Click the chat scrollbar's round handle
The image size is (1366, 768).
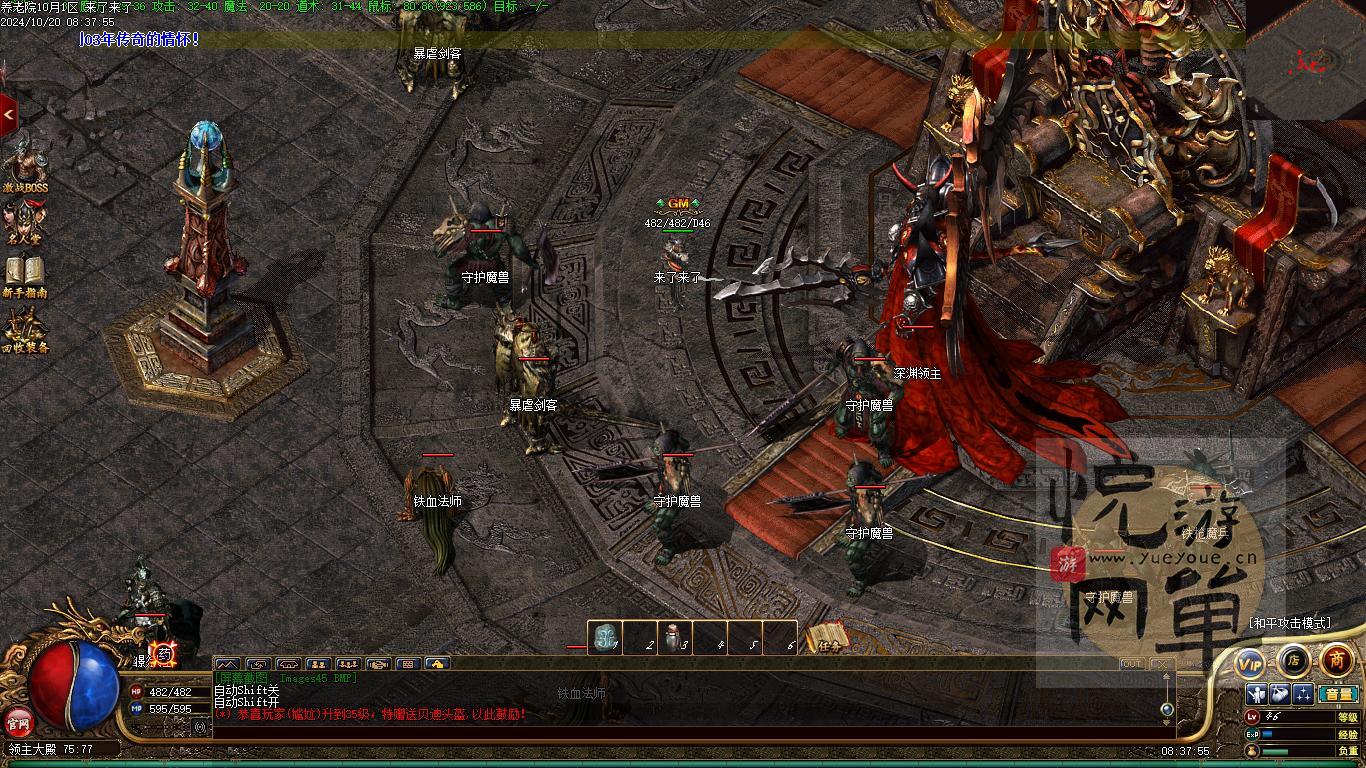point(1166,709)
